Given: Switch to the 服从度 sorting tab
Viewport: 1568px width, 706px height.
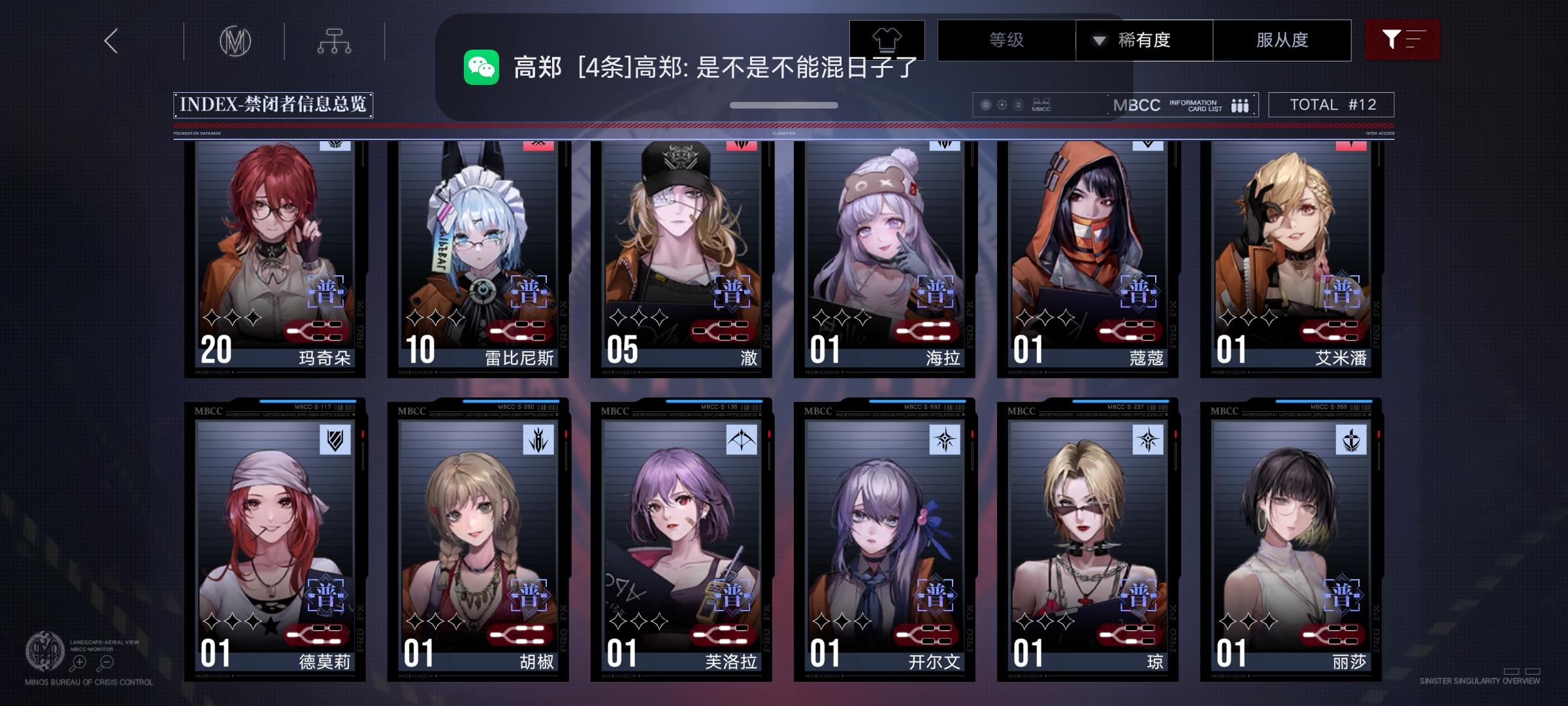Looking at the screenshot, I should [1282, 40].
